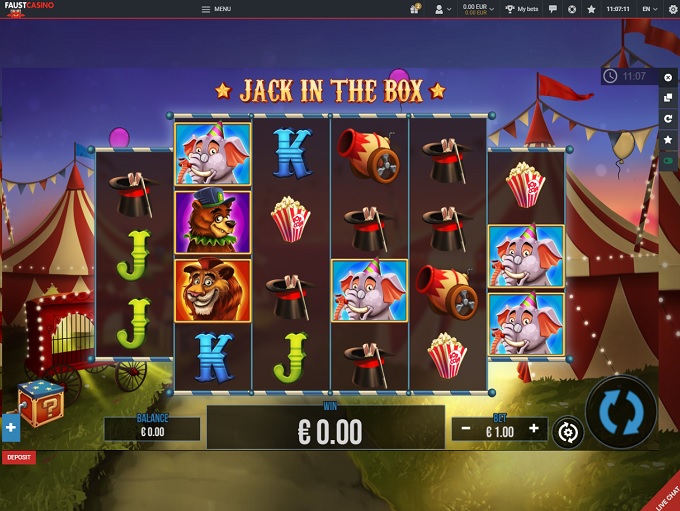Spin the reels with the blue arrow button
The width and height of the screenshot is (680, 511).
coord(620,412)
